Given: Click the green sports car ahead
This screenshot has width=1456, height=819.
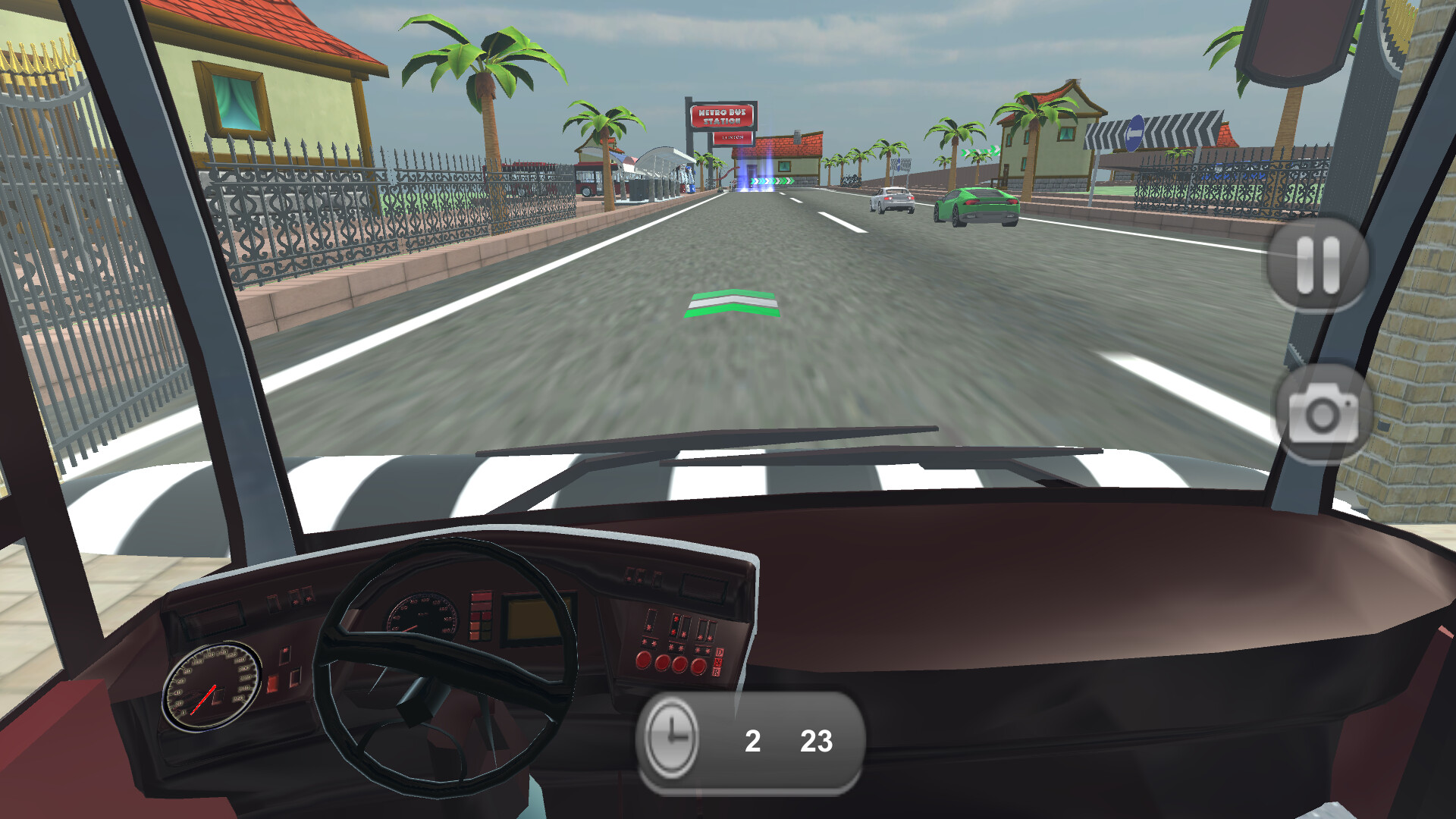Looking at the screenshot, I should [x=974, y=206].
